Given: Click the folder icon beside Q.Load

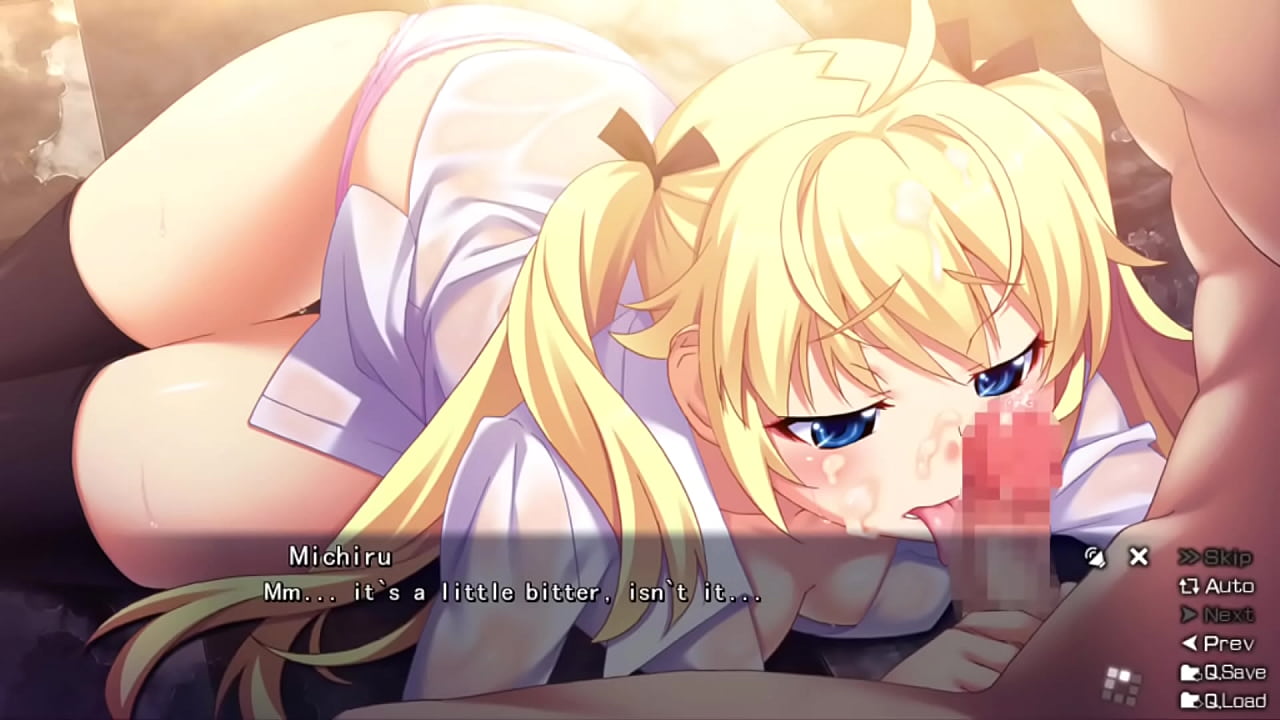Looking at the screenshot, I should [1193, 700].
